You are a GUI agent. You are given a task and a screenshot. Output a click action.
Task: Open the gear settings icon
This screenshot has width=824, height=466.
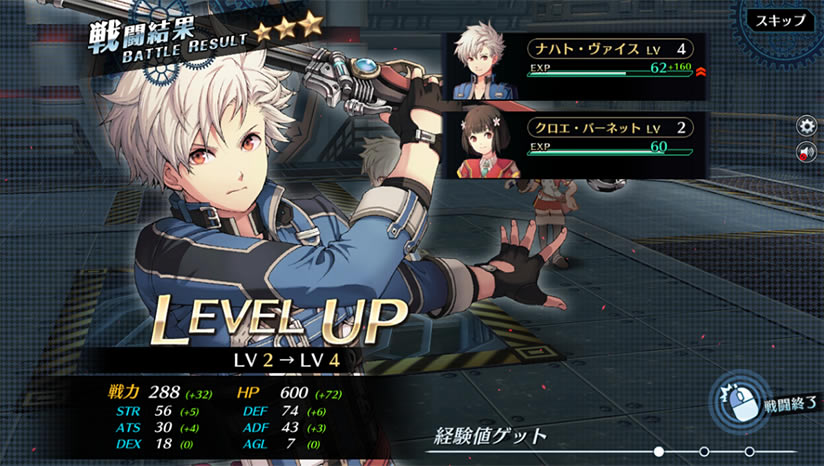click(x=806, y=126)
